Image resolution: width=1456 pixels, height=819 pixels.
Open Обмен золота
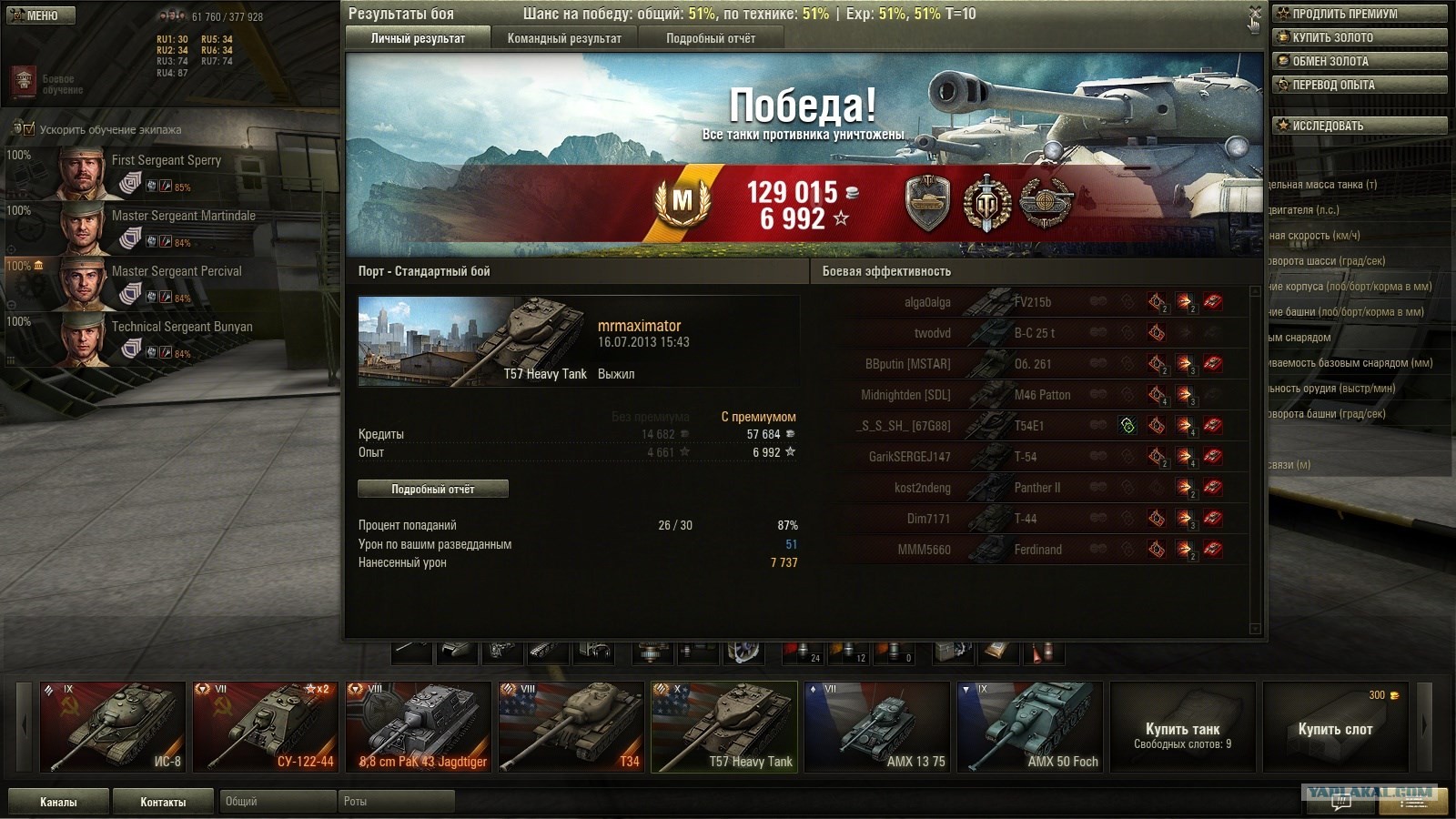1359,61
